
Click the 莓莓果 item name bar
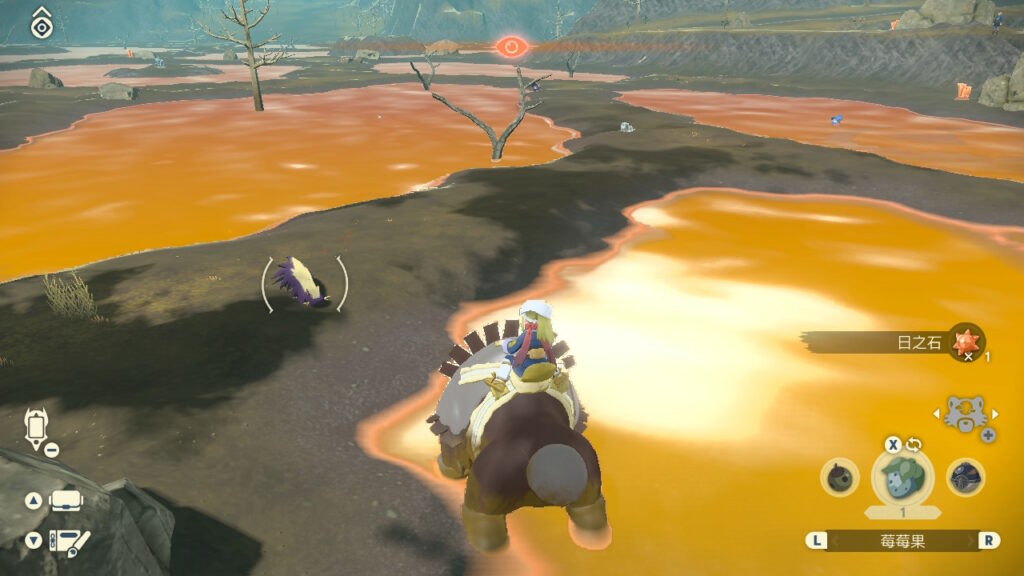(x=903, y=540)
